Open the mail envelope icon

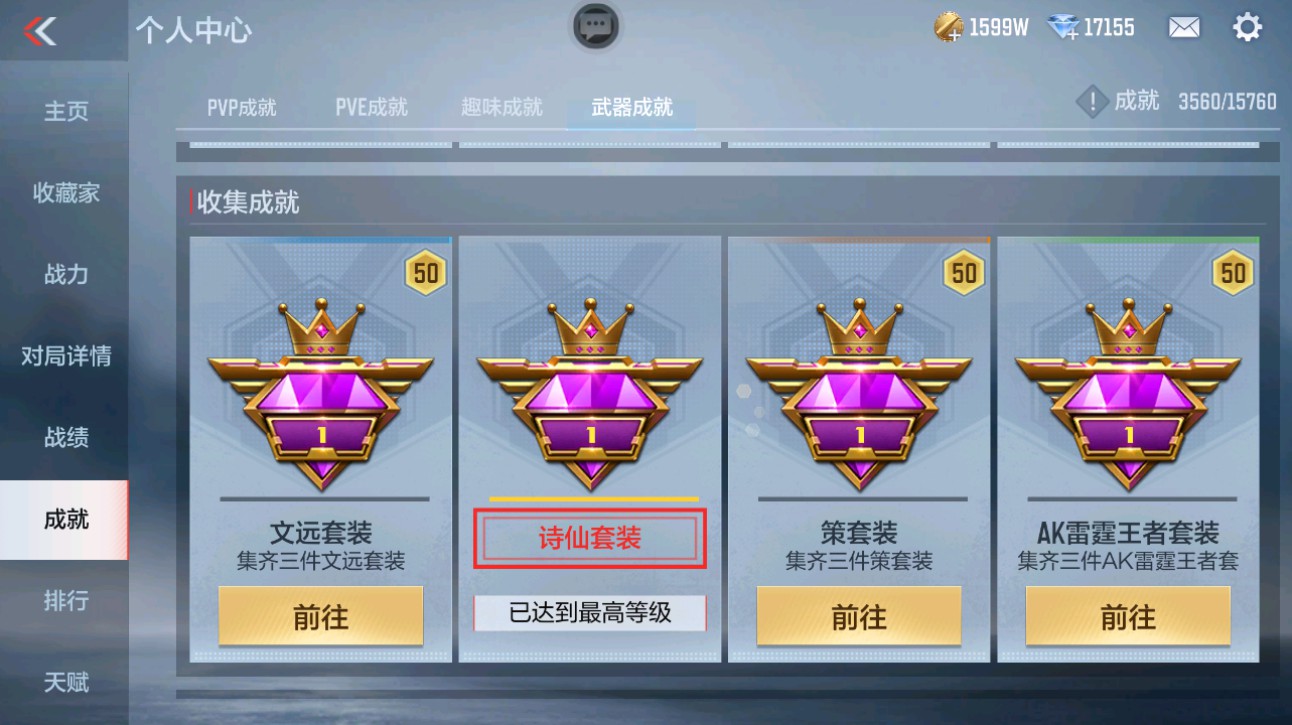(x=1183, y=27)
